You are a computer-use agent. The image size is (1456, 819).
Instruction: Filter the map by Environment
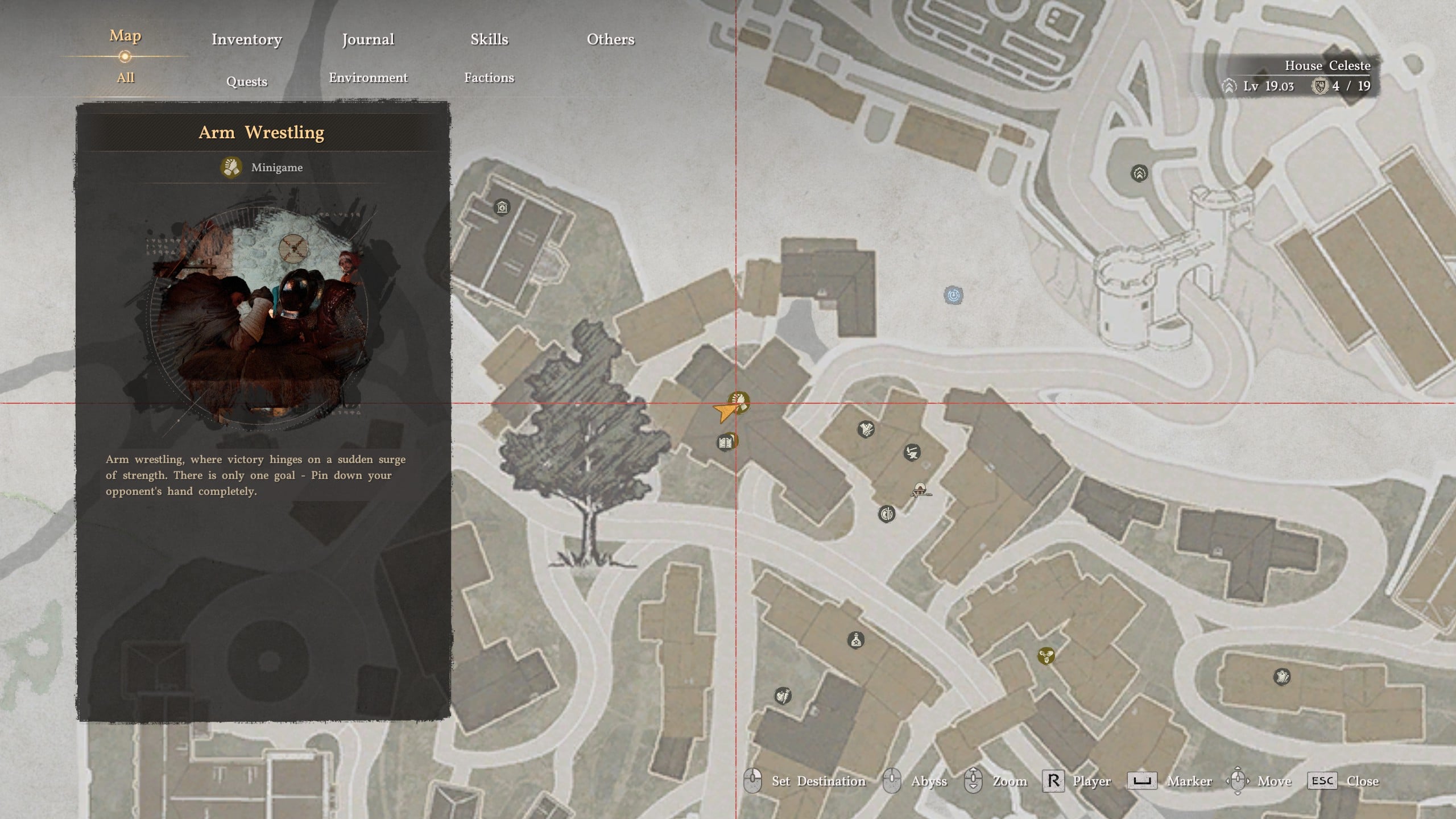coord(368,78)
